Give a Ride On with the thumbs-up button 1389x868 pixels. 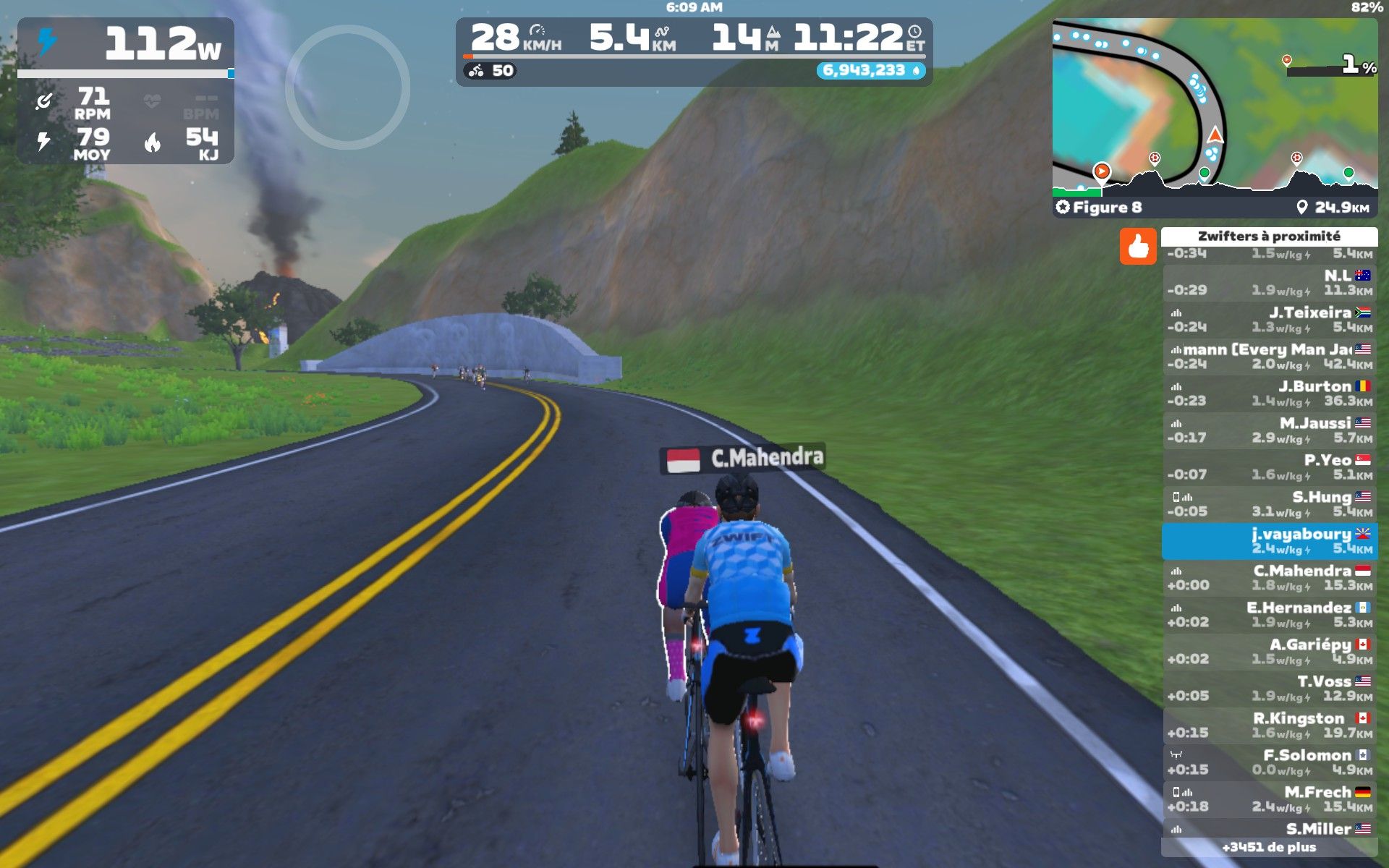click(1137, 247)
